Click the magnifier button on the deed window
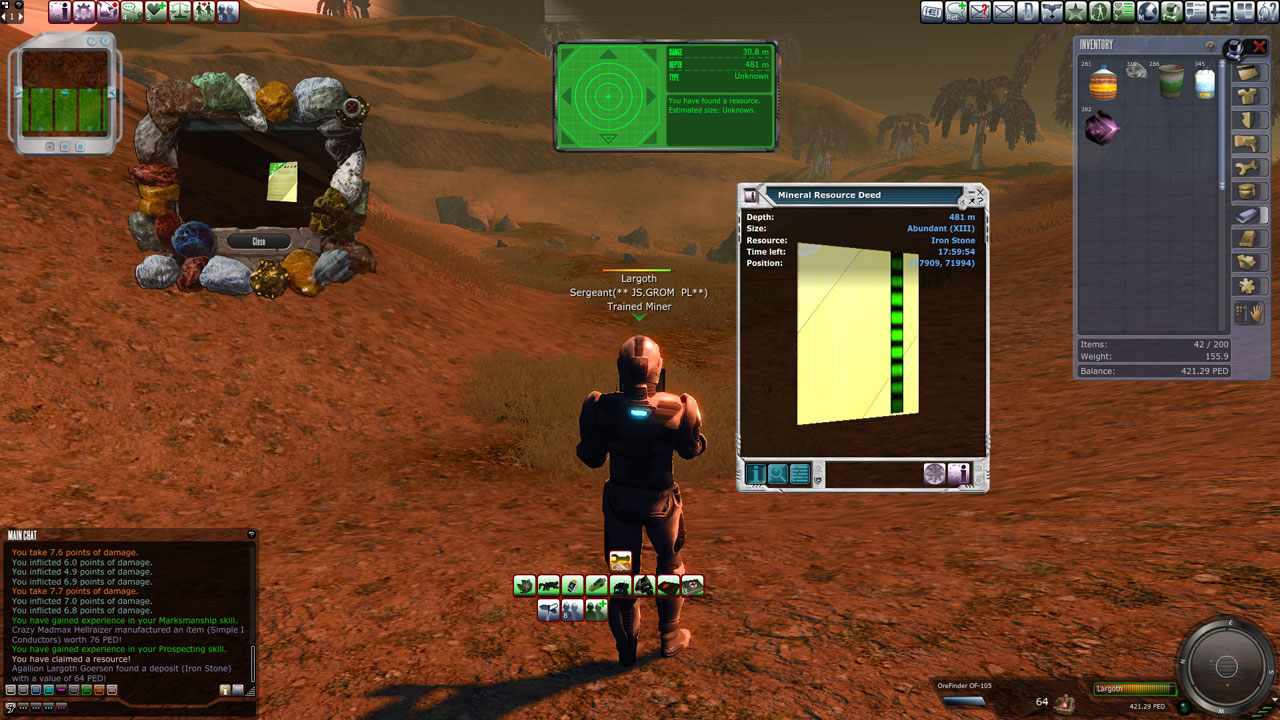This screenshot has height=720, width=1280. (x=777, y=474)
